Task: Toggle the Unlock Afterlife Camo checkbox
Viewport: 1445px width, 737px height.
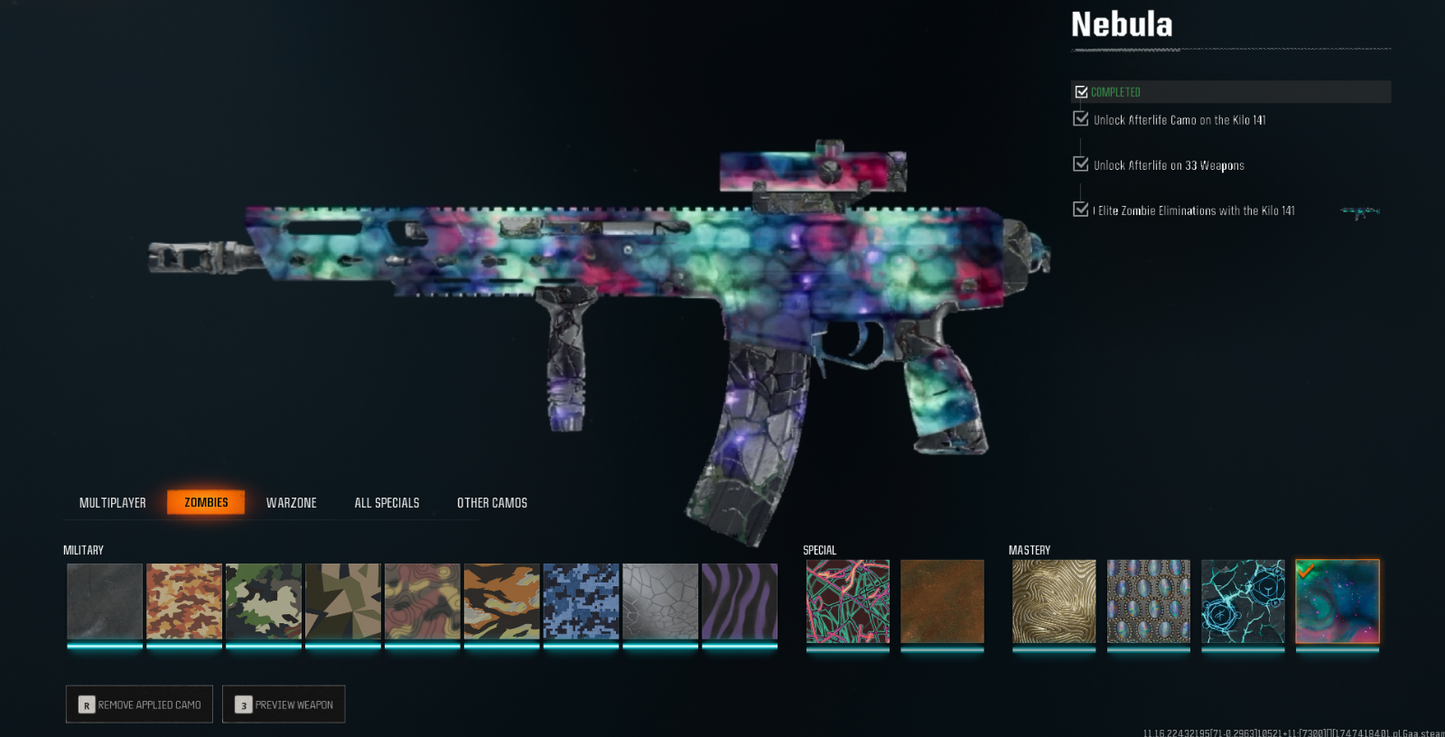Action: pos(1080,118)
